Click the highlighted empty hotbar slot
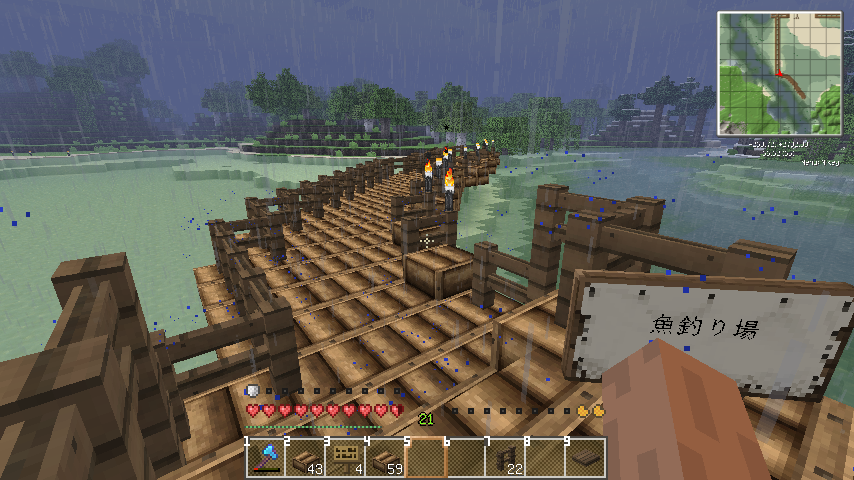Screen dimensions: 854x480 point(425,457)
